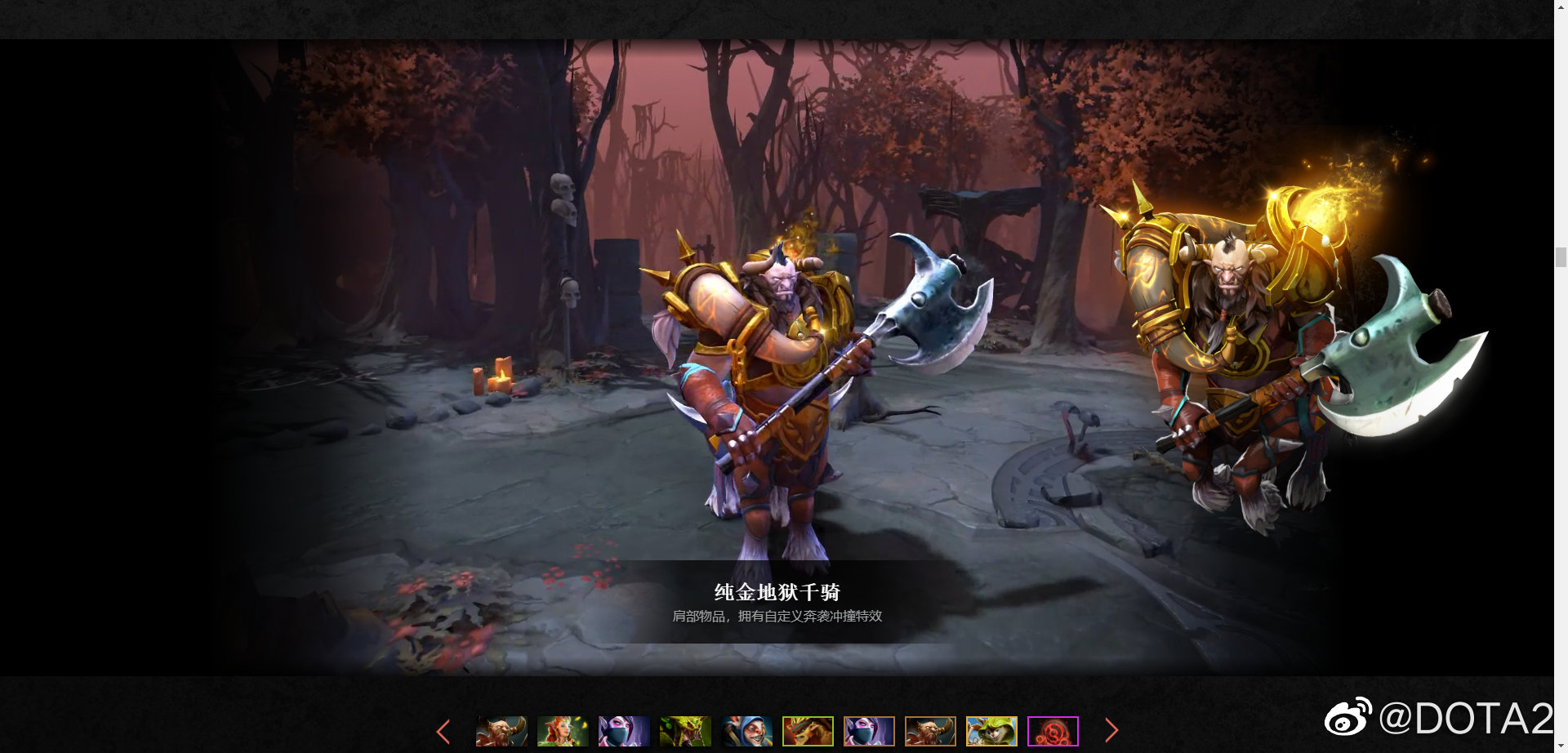
Task: Click the scrollbar down arrow
Action: (1561, 746)
